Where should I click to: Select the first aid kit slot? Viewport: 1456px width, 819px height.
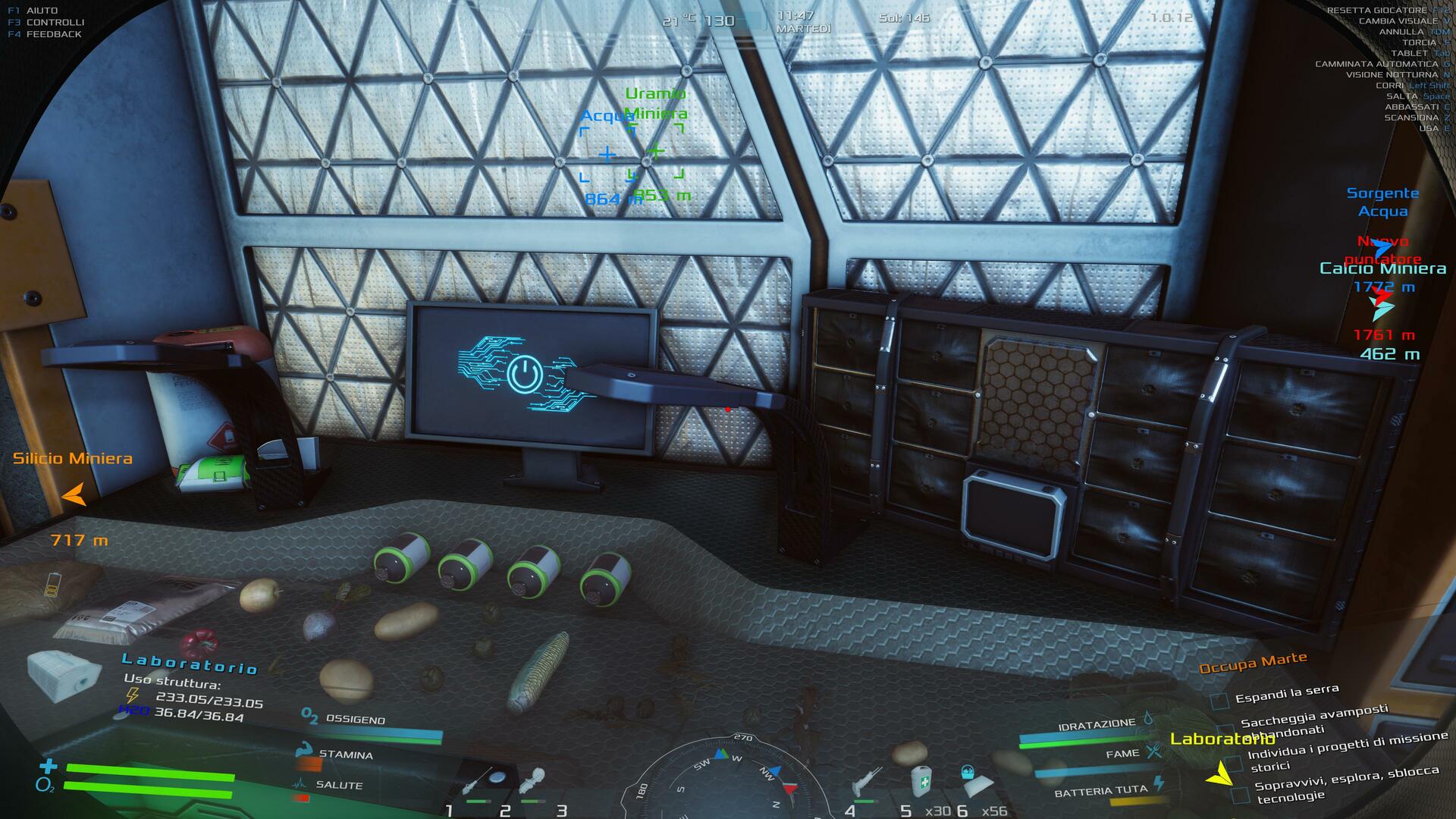(x=921, y=781)
